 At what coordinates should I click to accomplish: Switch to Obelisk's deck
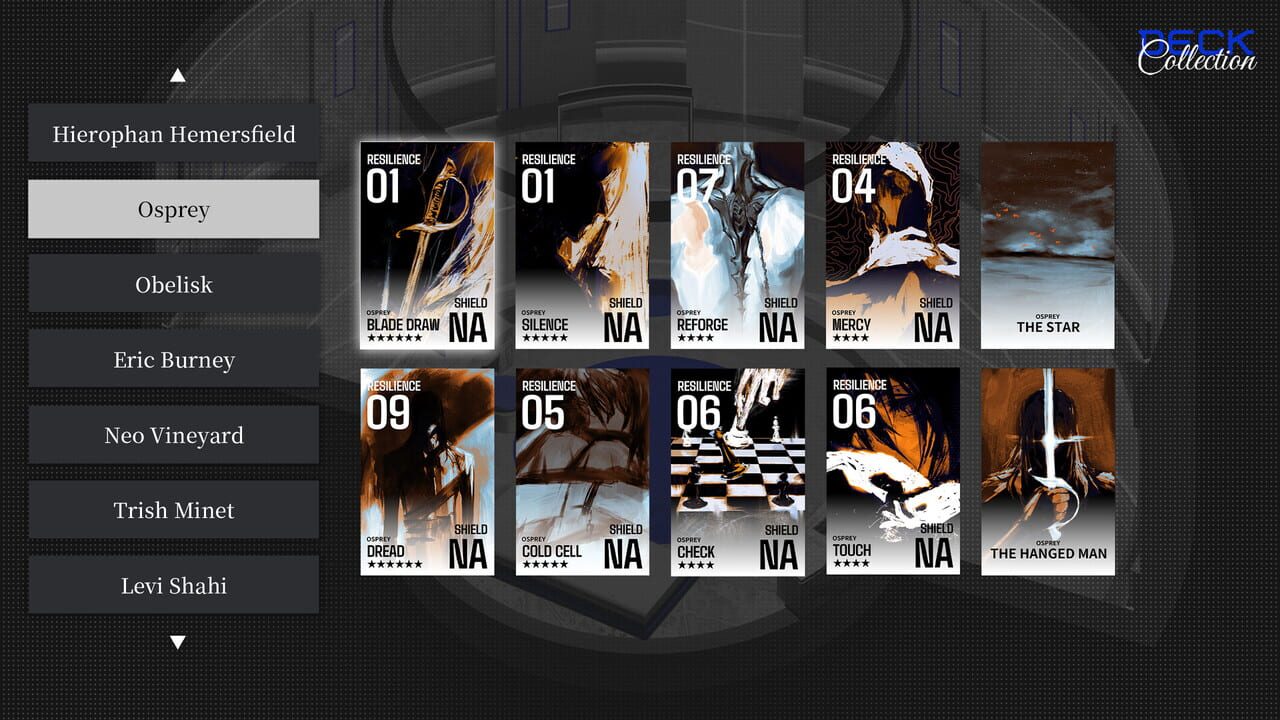click(173, 284)
